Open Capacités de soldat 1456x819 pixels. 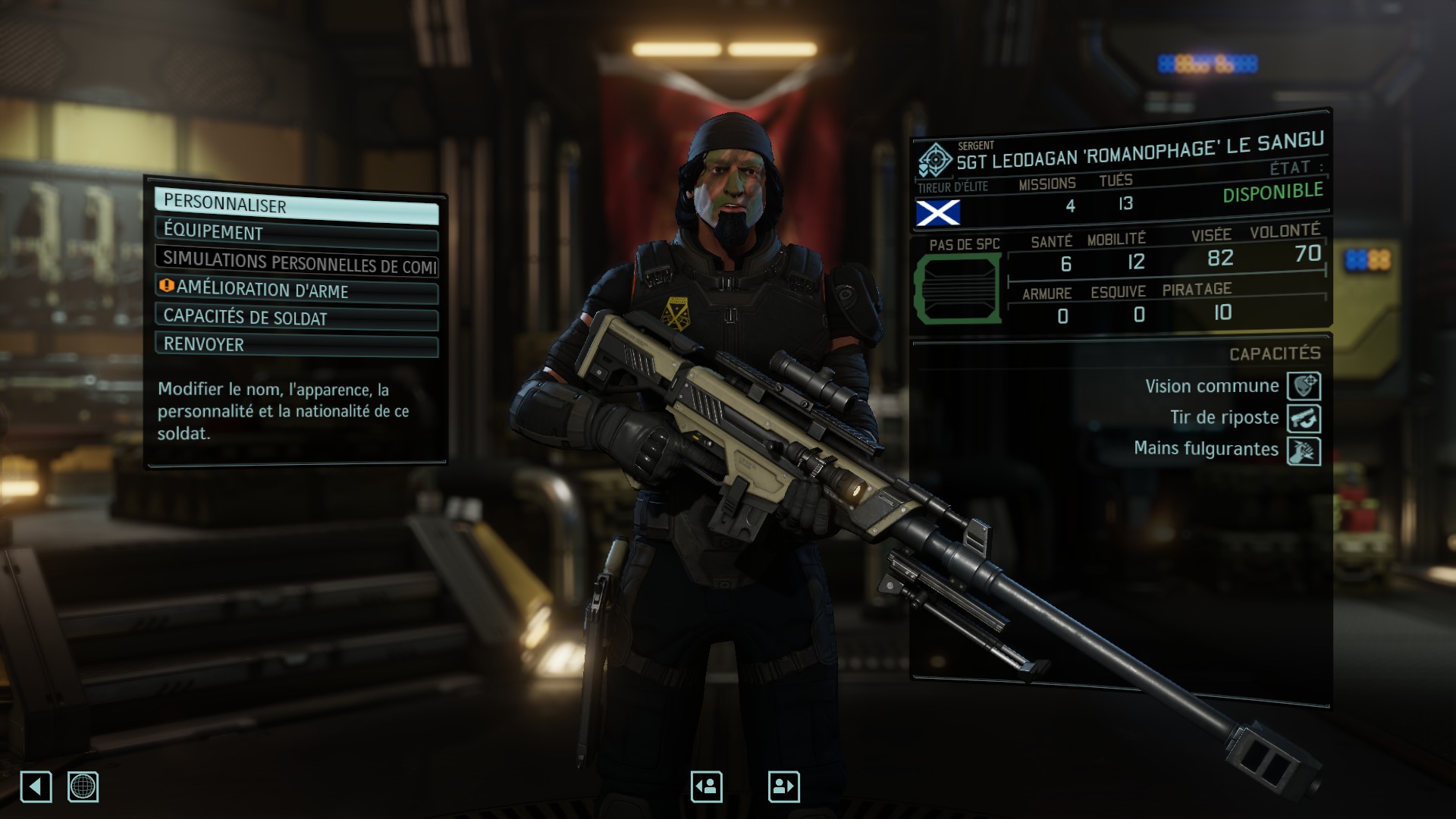(296, 318)
